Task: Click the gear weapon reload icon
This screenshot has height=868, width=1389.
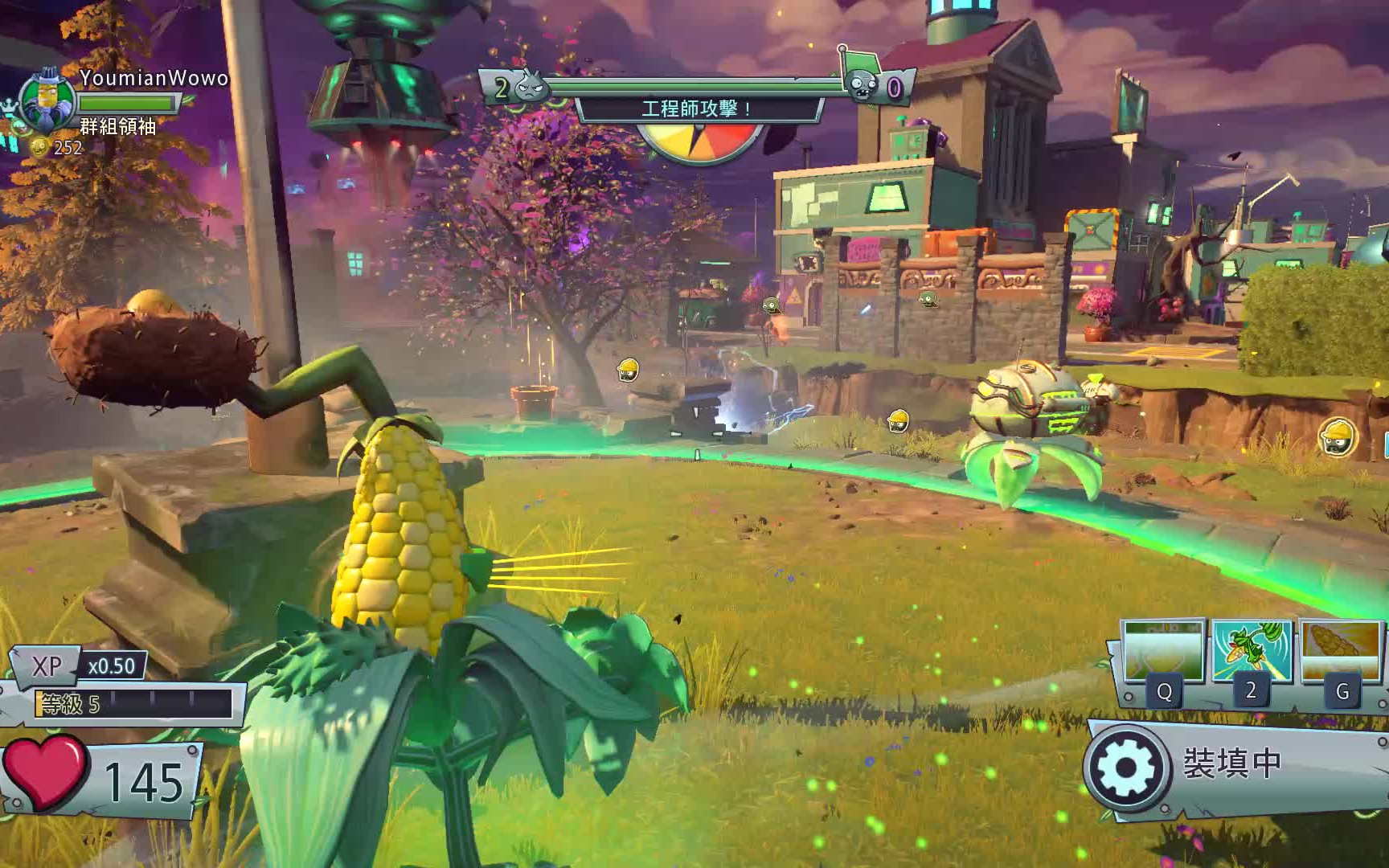Action: coord(1125,766)
